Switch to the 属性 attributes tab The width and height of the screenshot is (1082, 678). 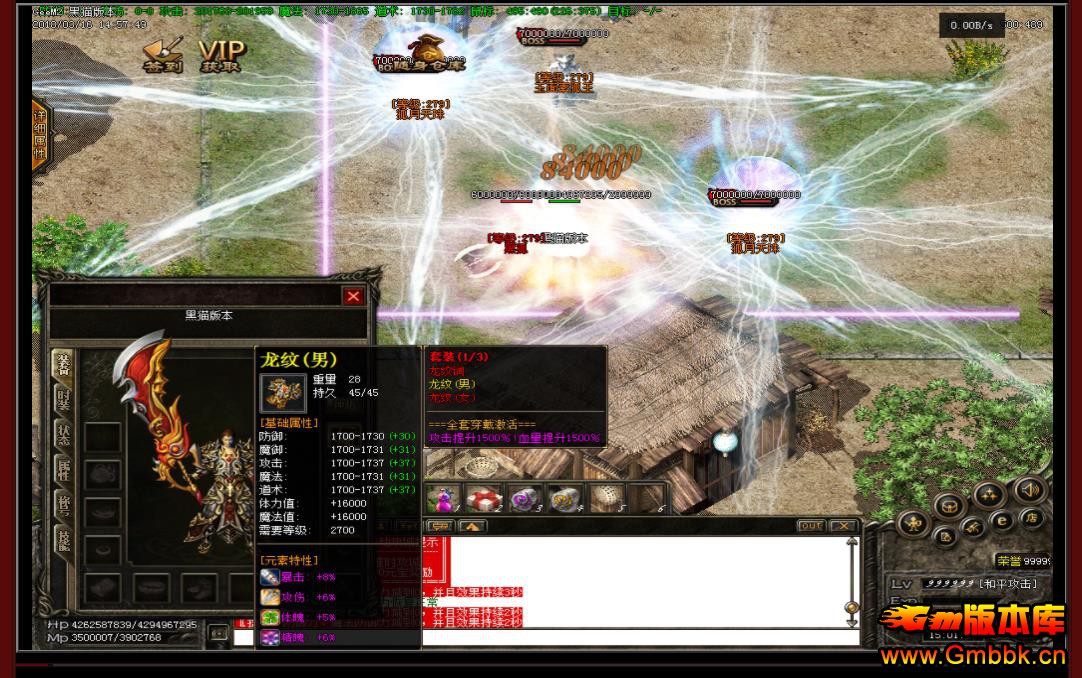[x=63, y=471]
